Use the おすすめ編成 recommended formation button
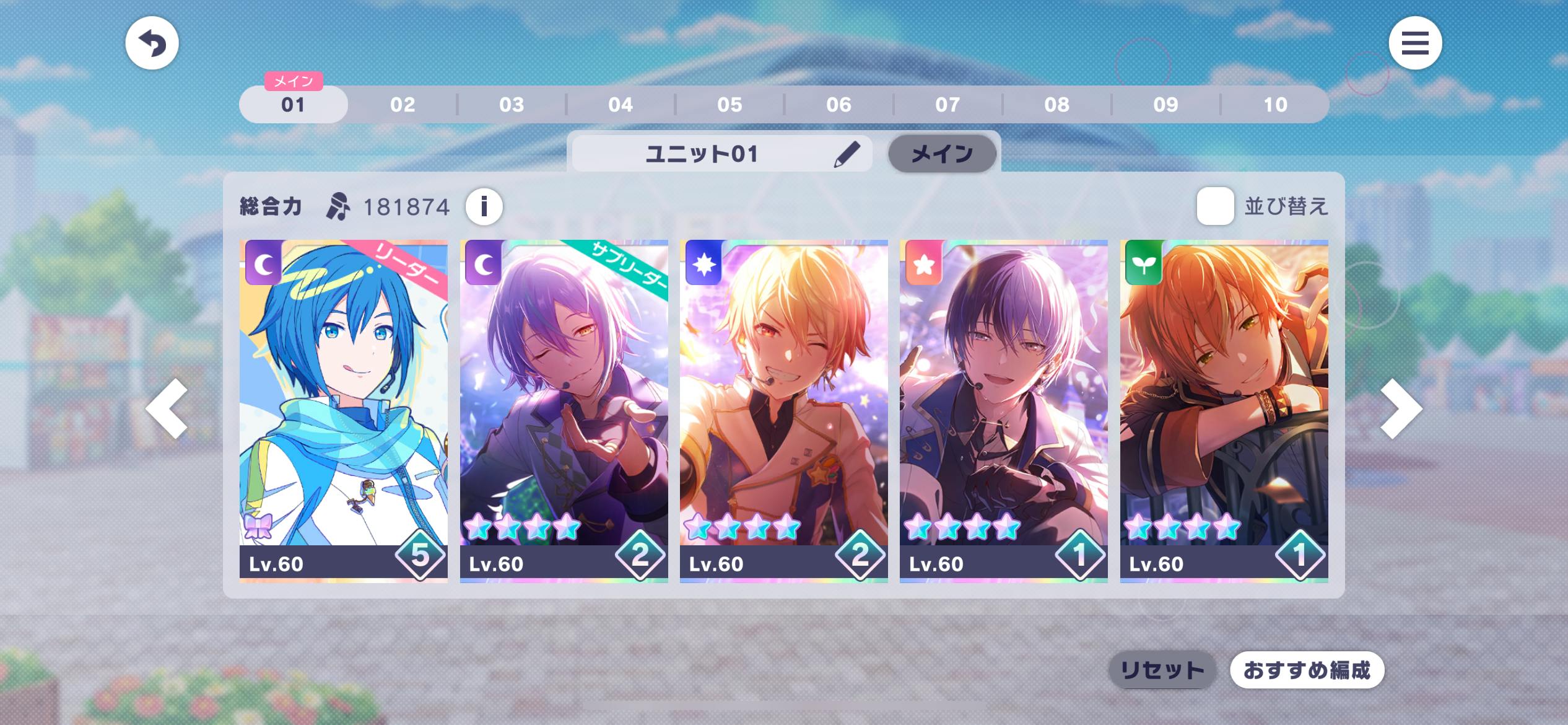 click(1307, 670)
